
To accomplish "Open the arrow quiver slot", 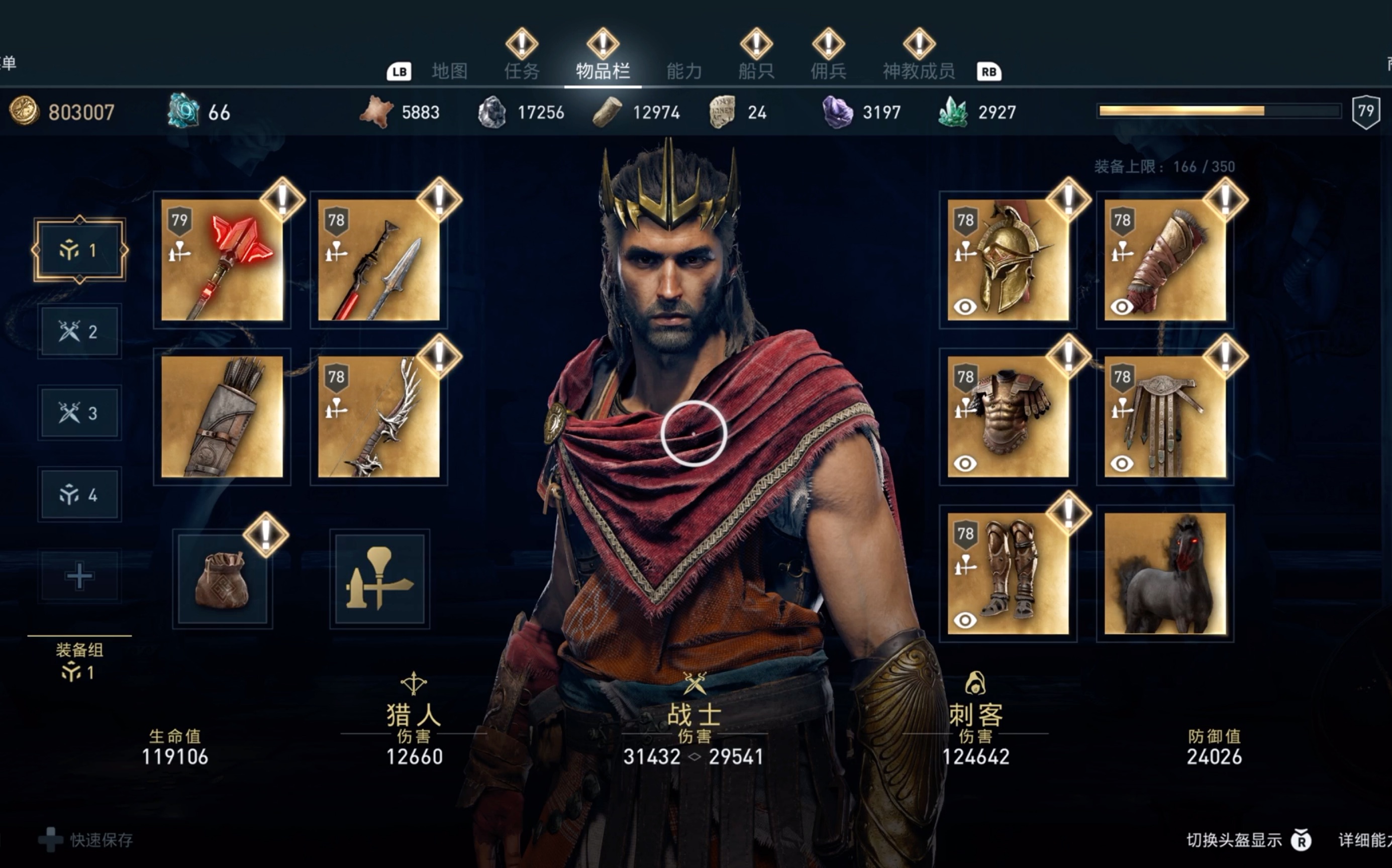I will pyautogui.click(x=222, y=417).
